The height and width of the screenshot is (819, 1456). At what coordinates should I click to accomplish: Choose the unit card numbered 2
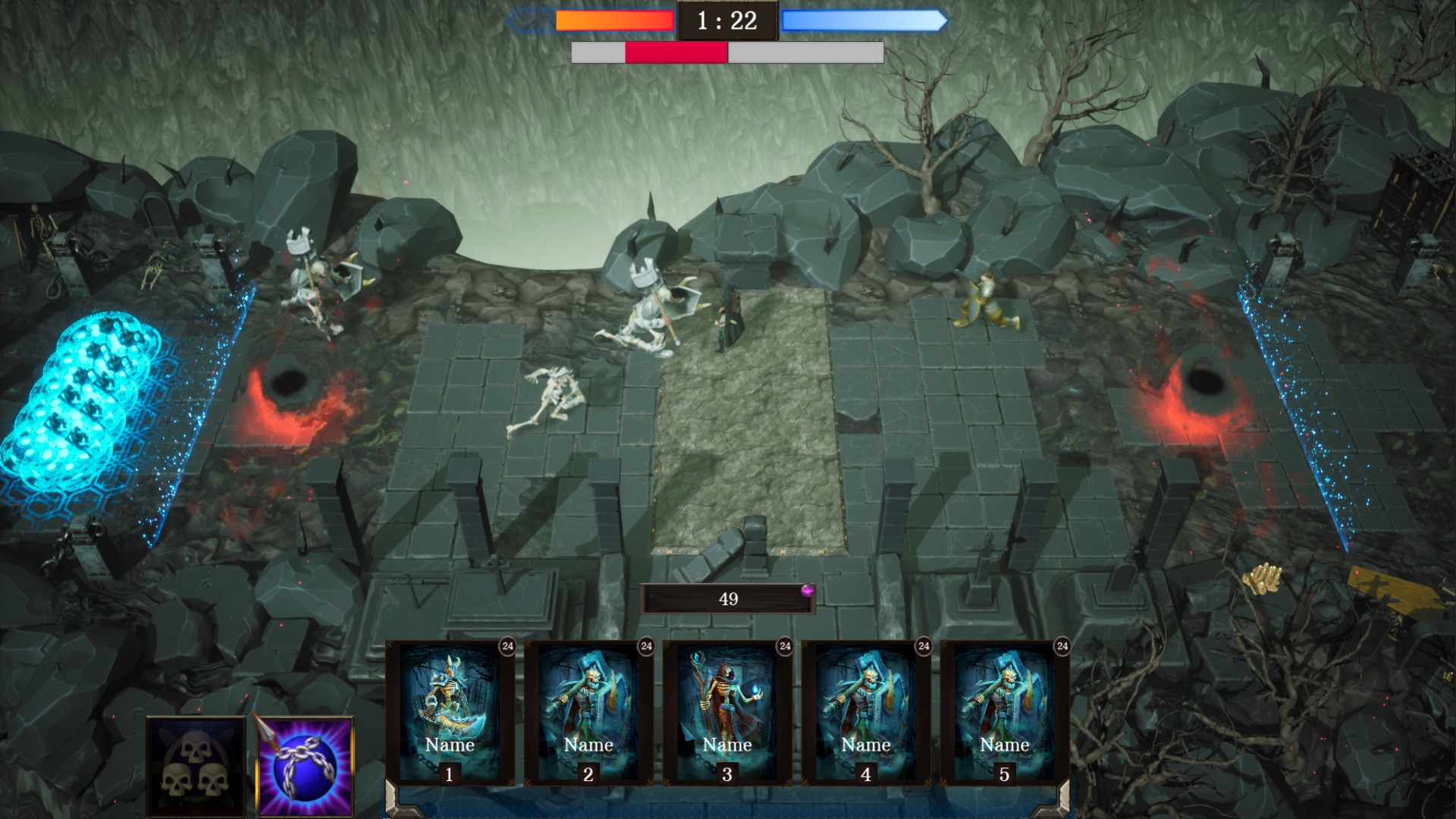click(588, 713)
